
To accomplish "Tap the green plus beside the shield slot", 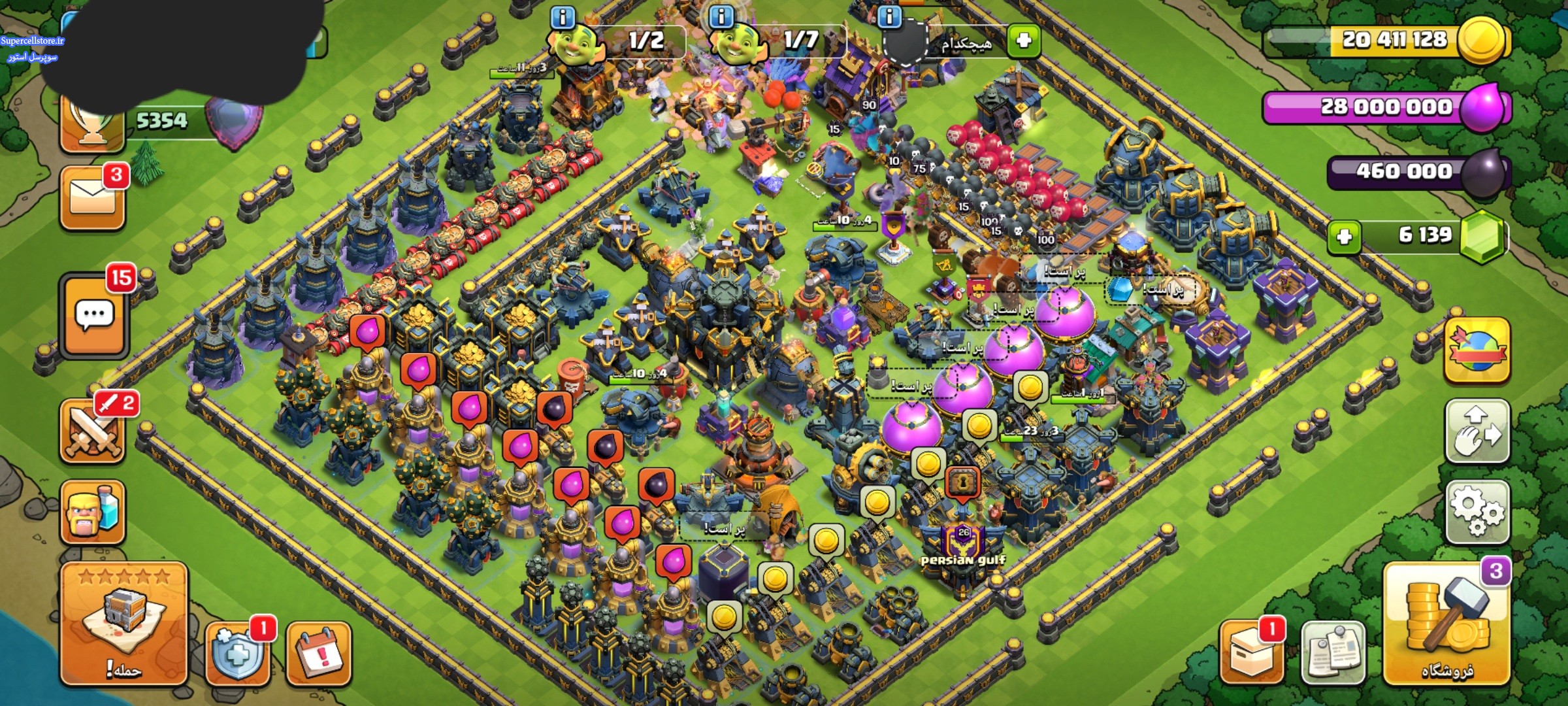I will pyautogui.click(x=1023, y=41).
